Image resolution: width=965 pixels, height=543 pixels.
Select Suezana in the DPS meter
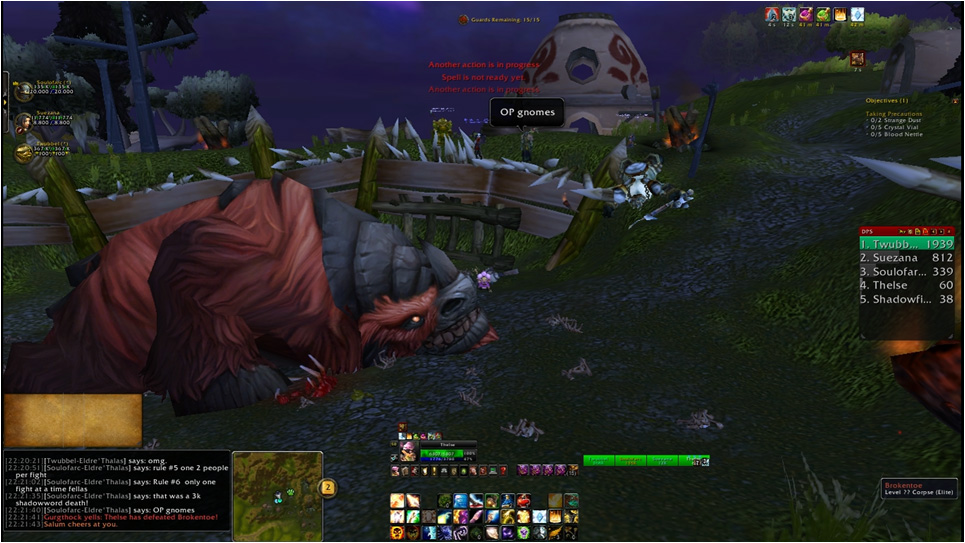(x=906, y=257)
